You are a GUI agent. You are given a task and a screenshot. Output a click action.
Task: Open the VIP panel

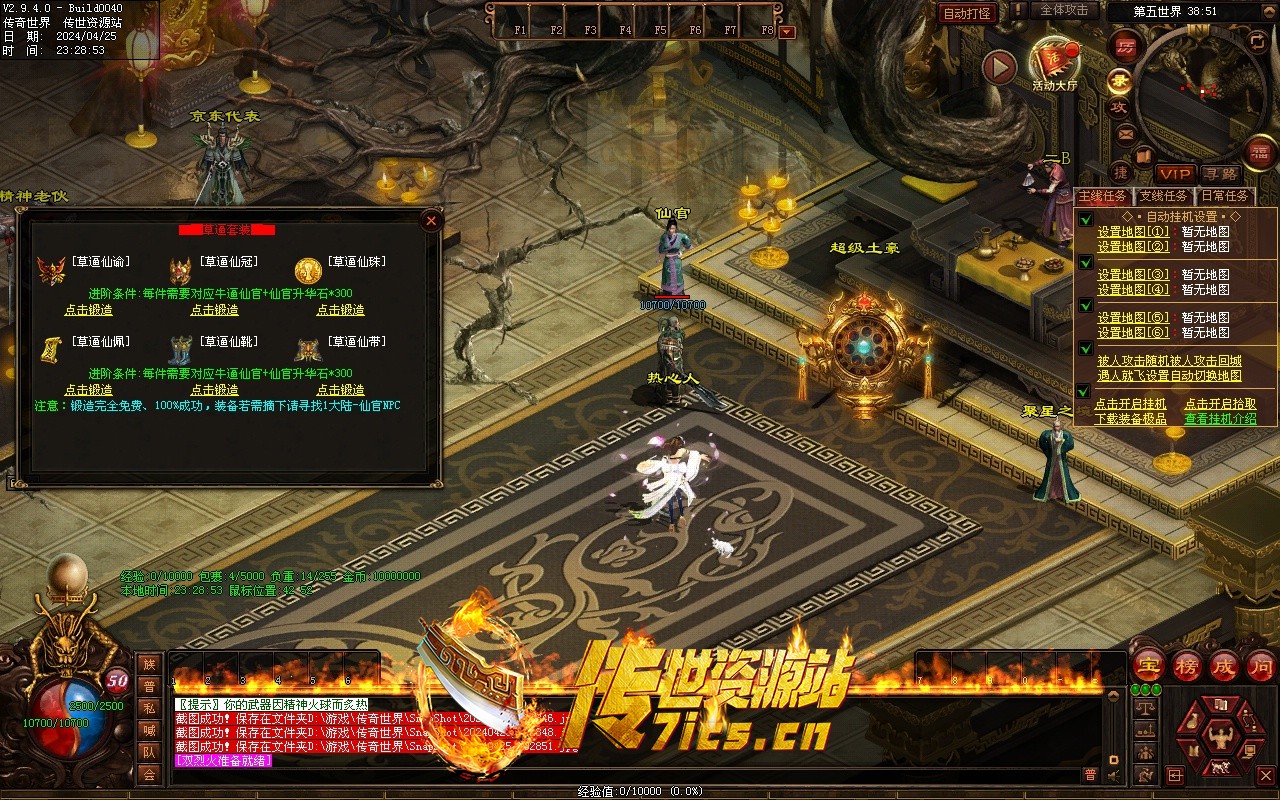click(x=1175, y=174)
